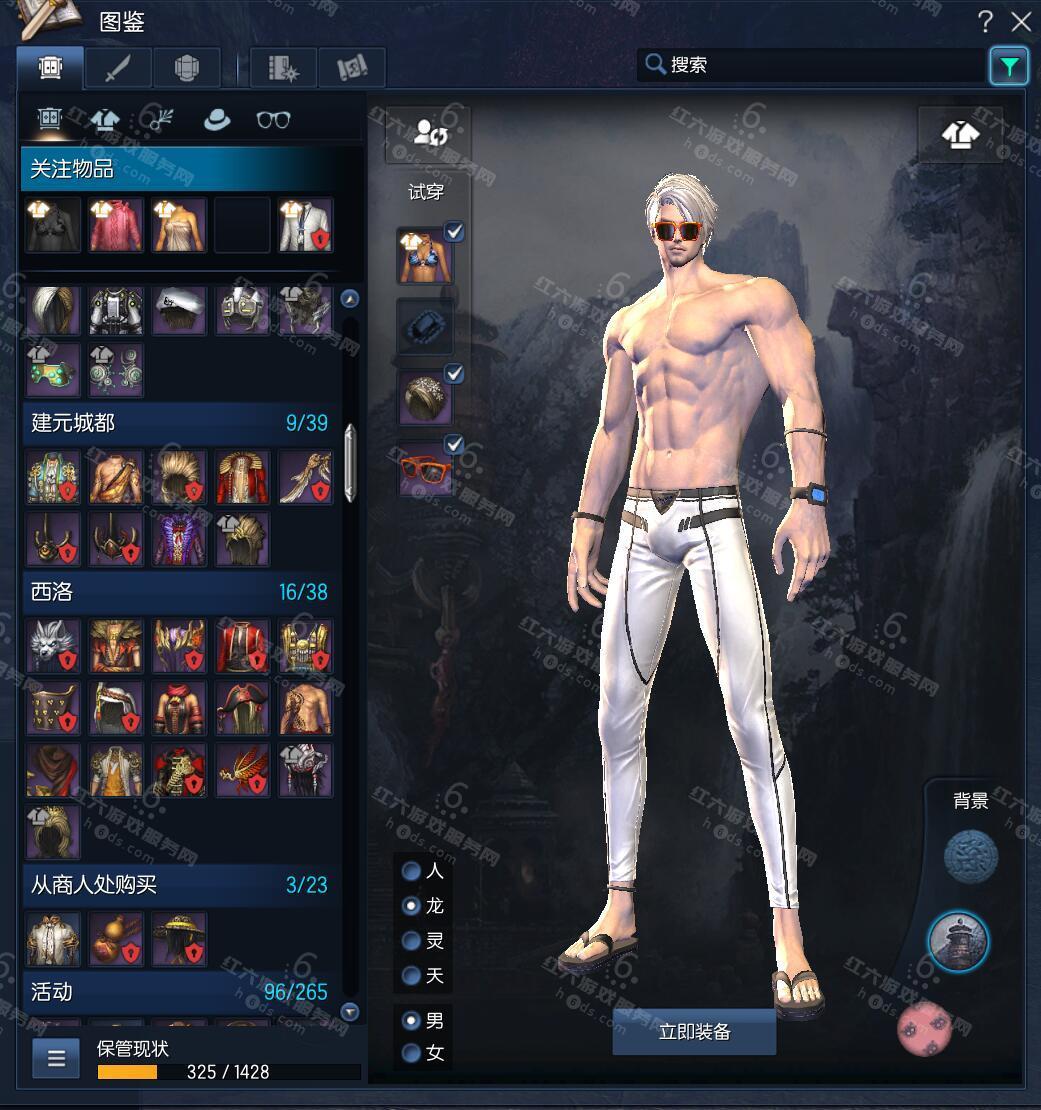Click the 搜索 search field
Image resolution: width=1041 pixels, height=1110 pixels.
810,65
